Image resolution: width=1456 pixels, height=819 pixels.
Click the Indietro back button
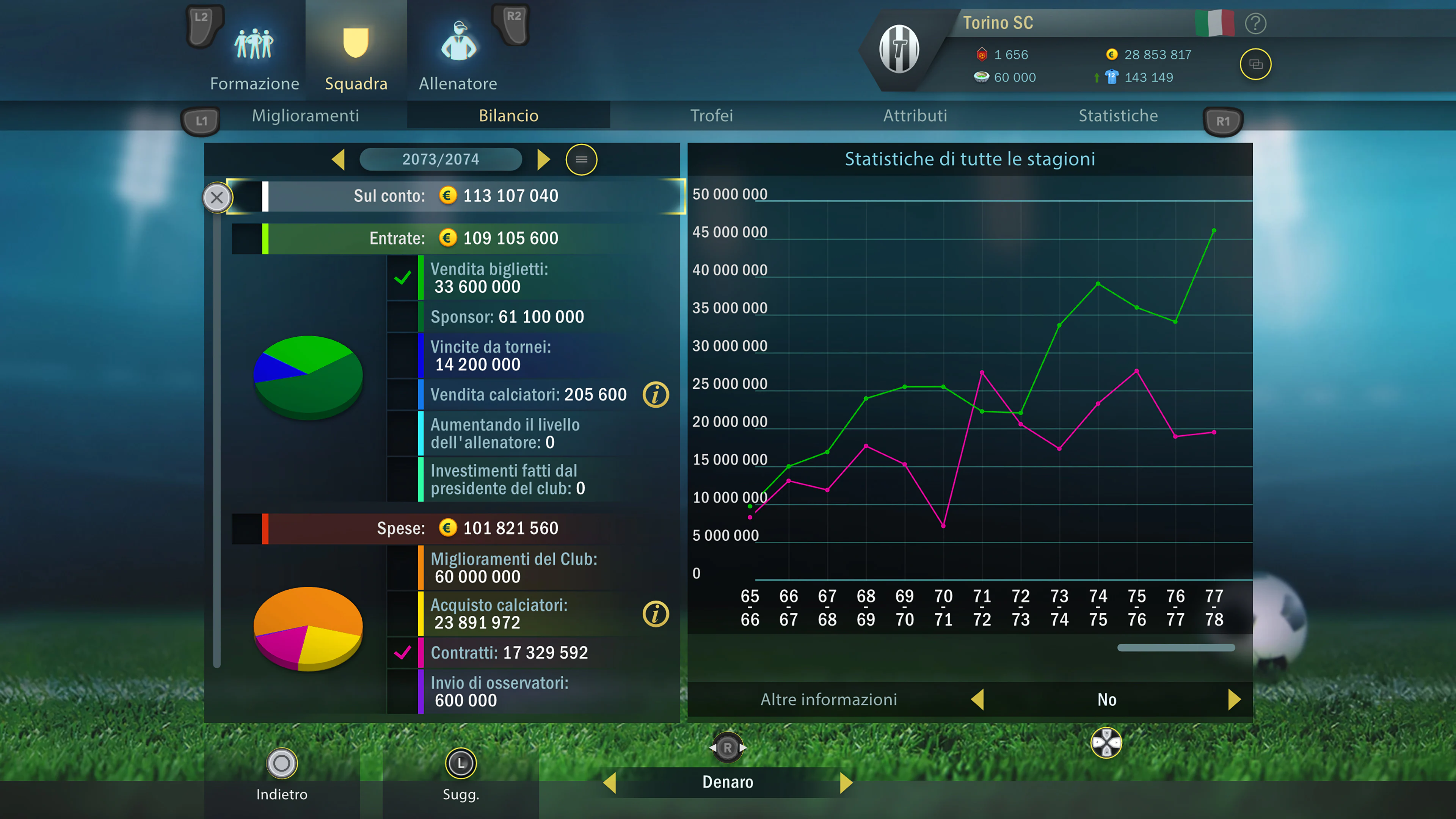tap(281, 774)
